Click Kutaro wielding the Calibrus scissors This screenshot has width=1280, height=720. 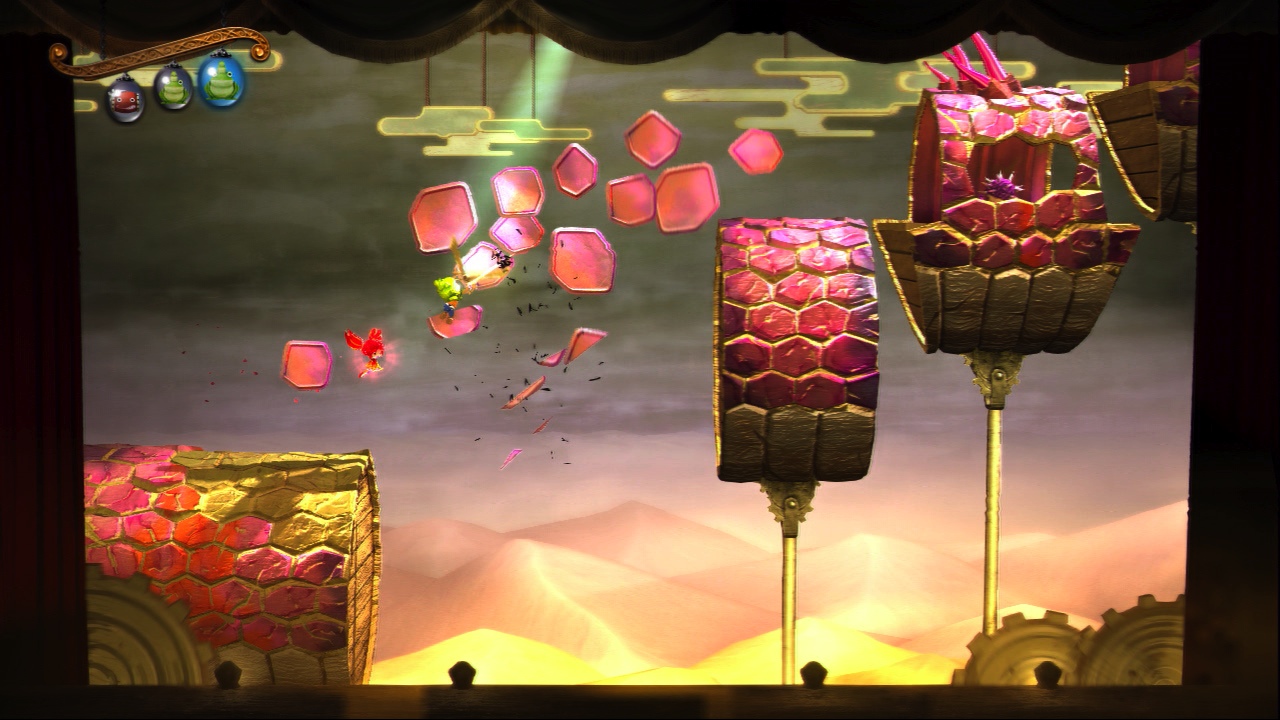(449, 294)
